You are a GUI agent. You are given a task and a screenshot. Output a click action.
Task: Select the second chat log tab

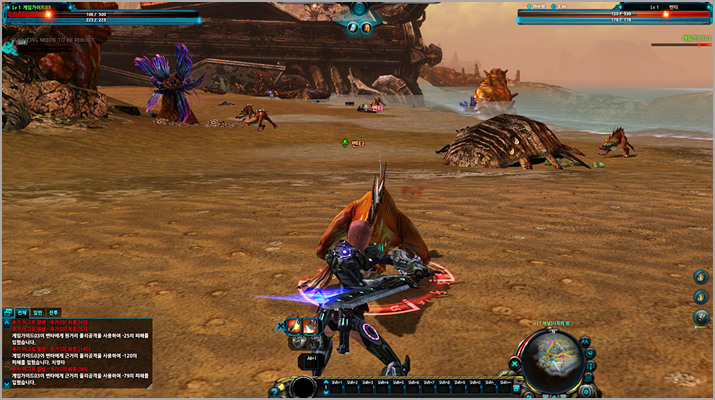tap(38, 313)
